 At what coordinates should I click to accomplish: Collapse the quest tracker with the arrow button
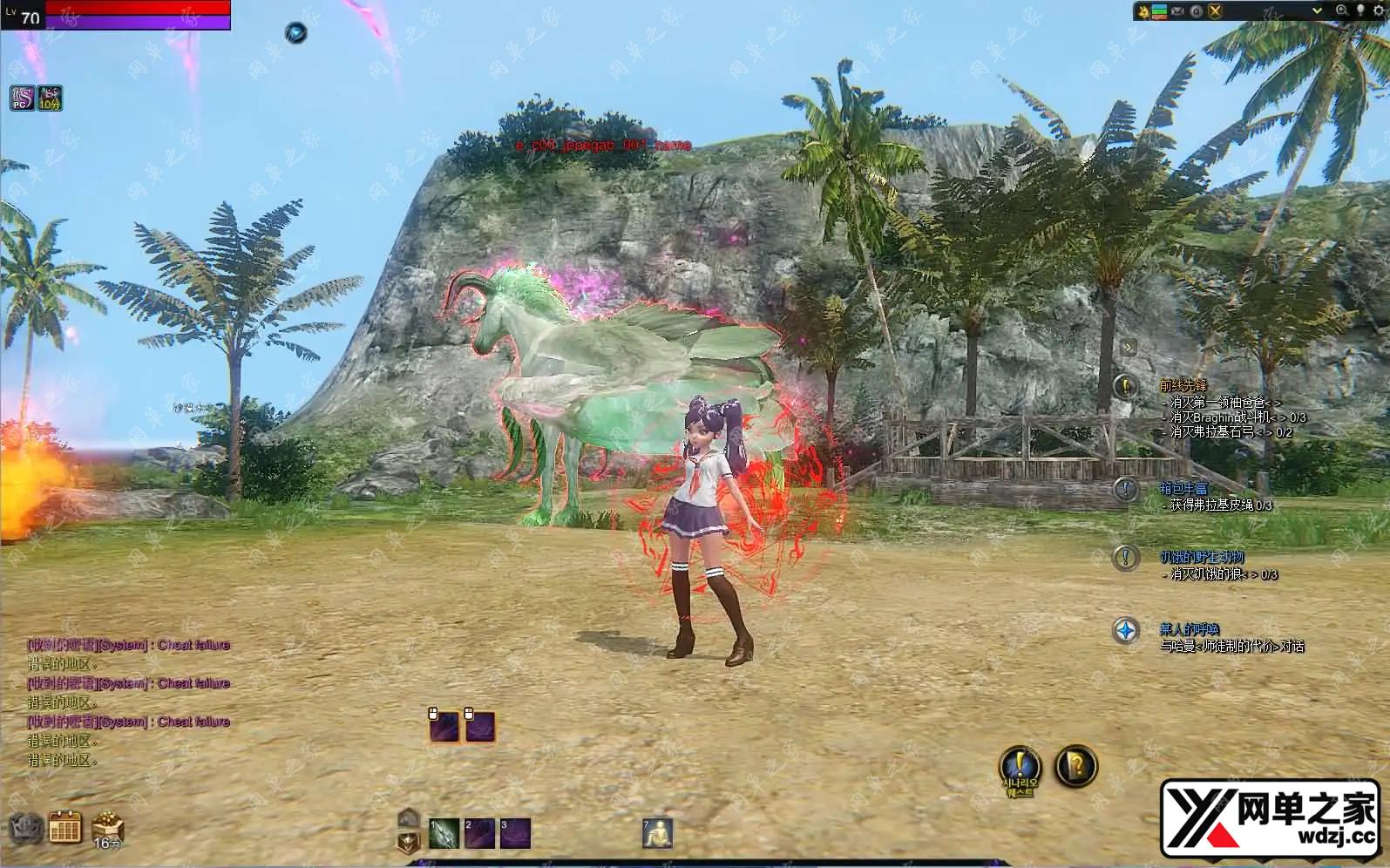pyautogui.click(x=1128, y=347)
